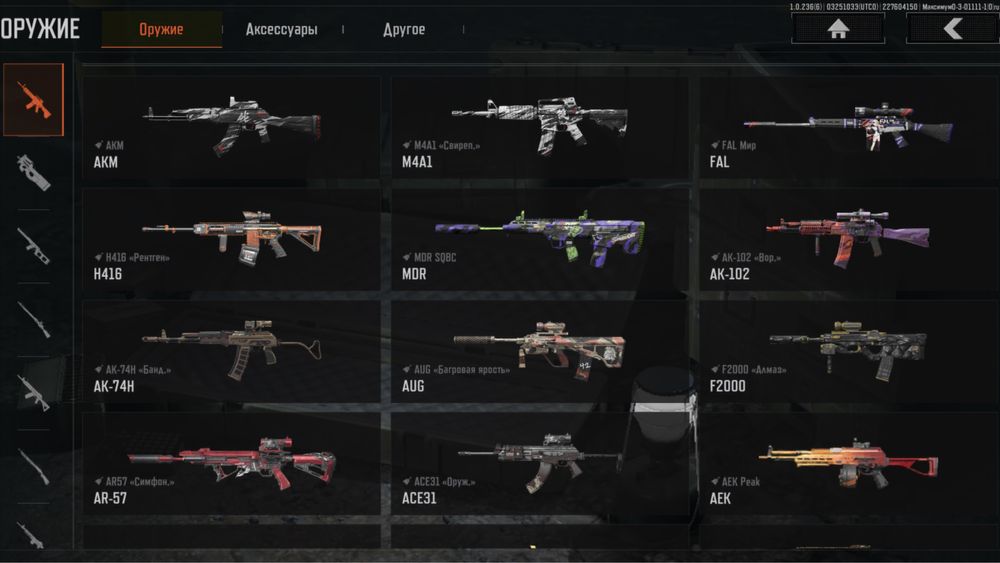The height and width of the screenshot is (563, 1000).
Task: Choose the AEK weapon tile
Action: coord(848,464)
